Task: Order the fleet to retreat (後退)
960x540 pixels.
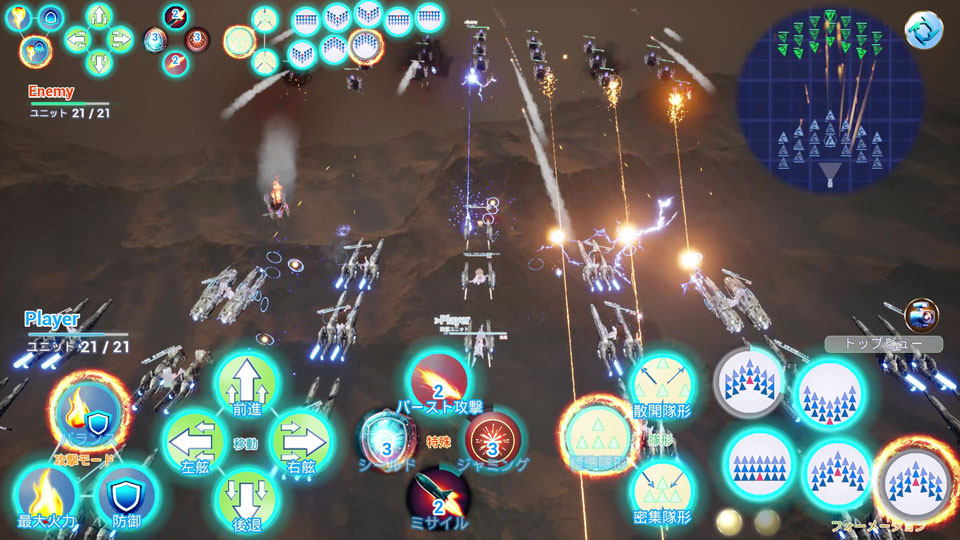Action: tap(246, 495)
